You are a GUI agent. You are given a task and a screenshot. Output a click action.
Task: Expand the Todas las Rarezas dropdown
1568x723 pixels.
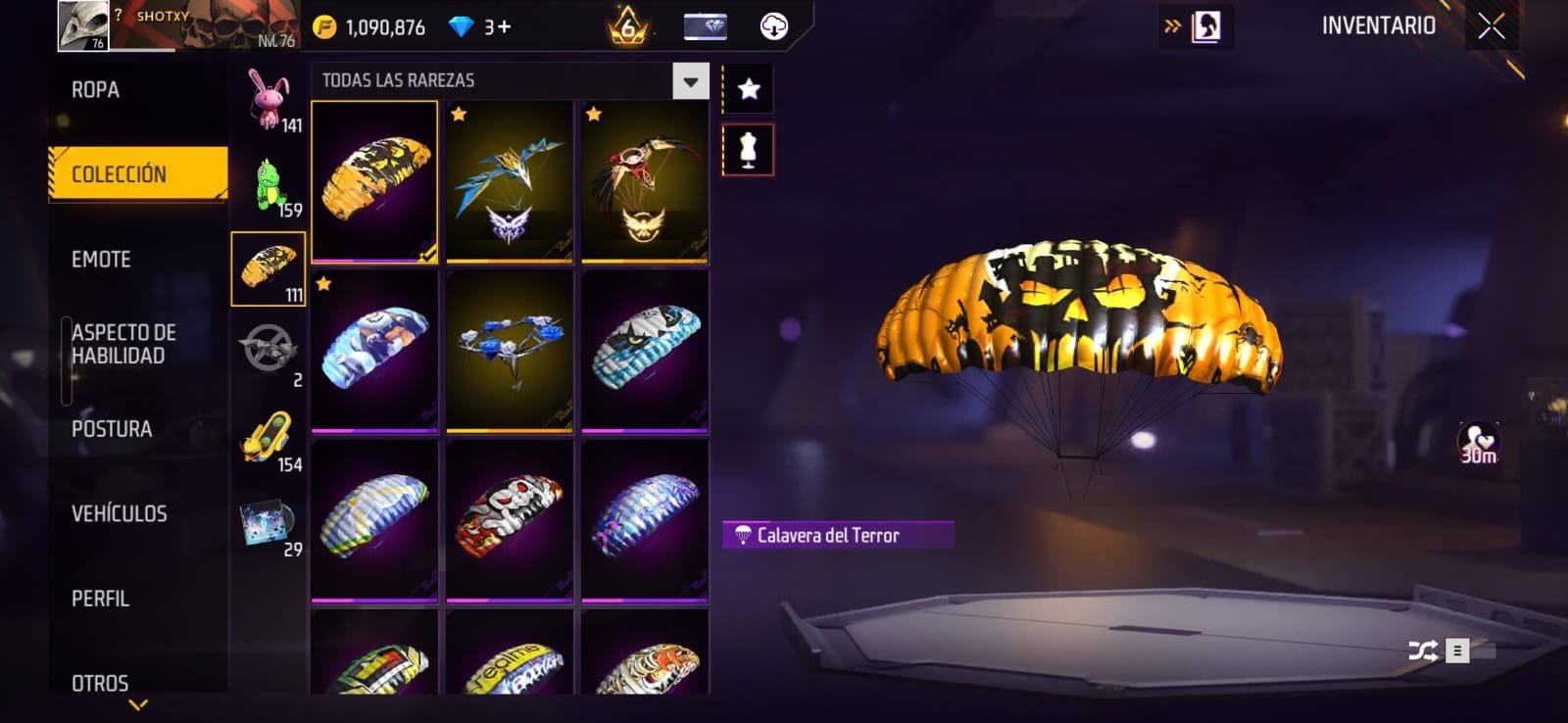click(690, 81)
